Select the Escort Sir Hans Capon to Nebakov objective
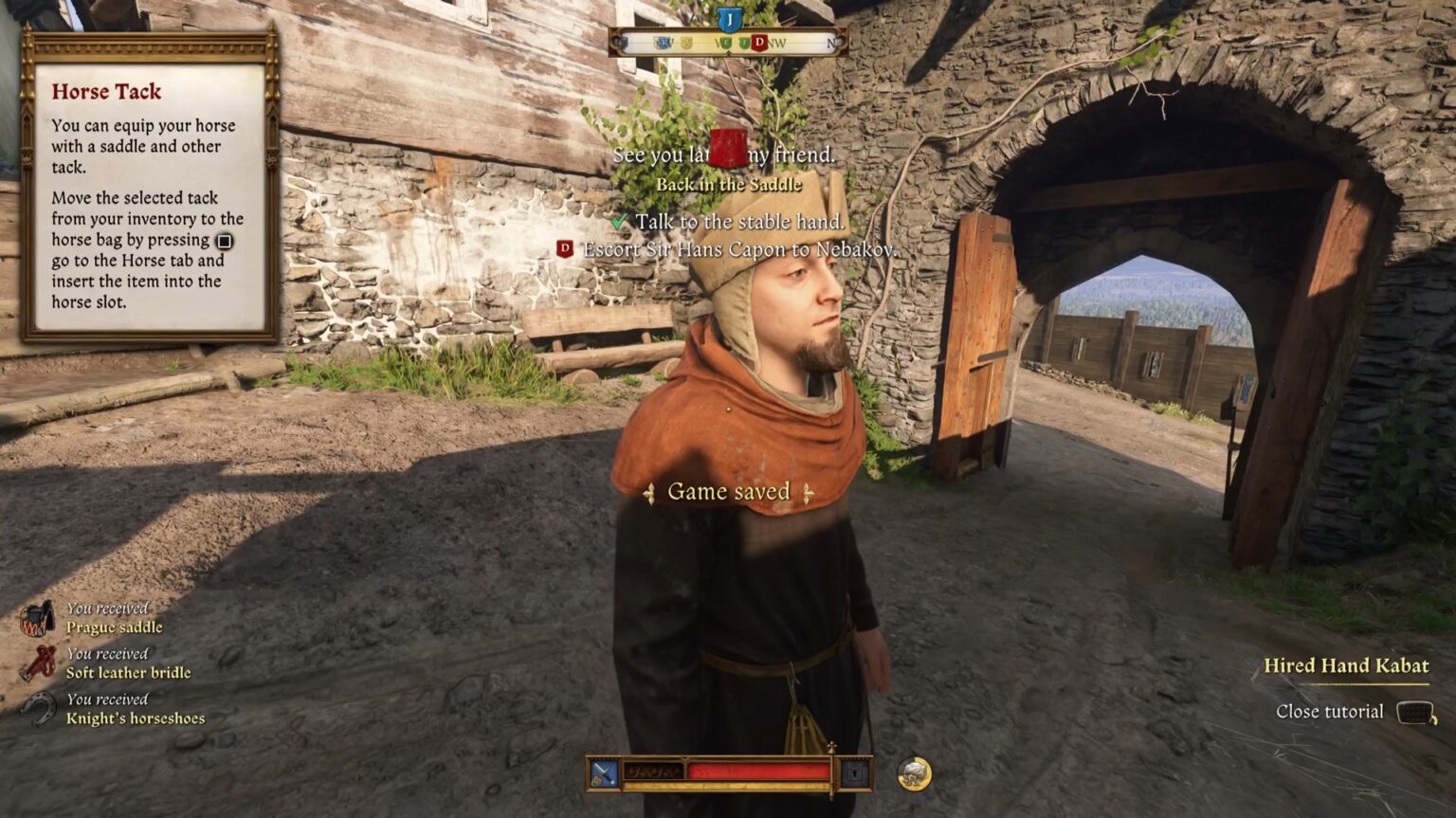 739,250
